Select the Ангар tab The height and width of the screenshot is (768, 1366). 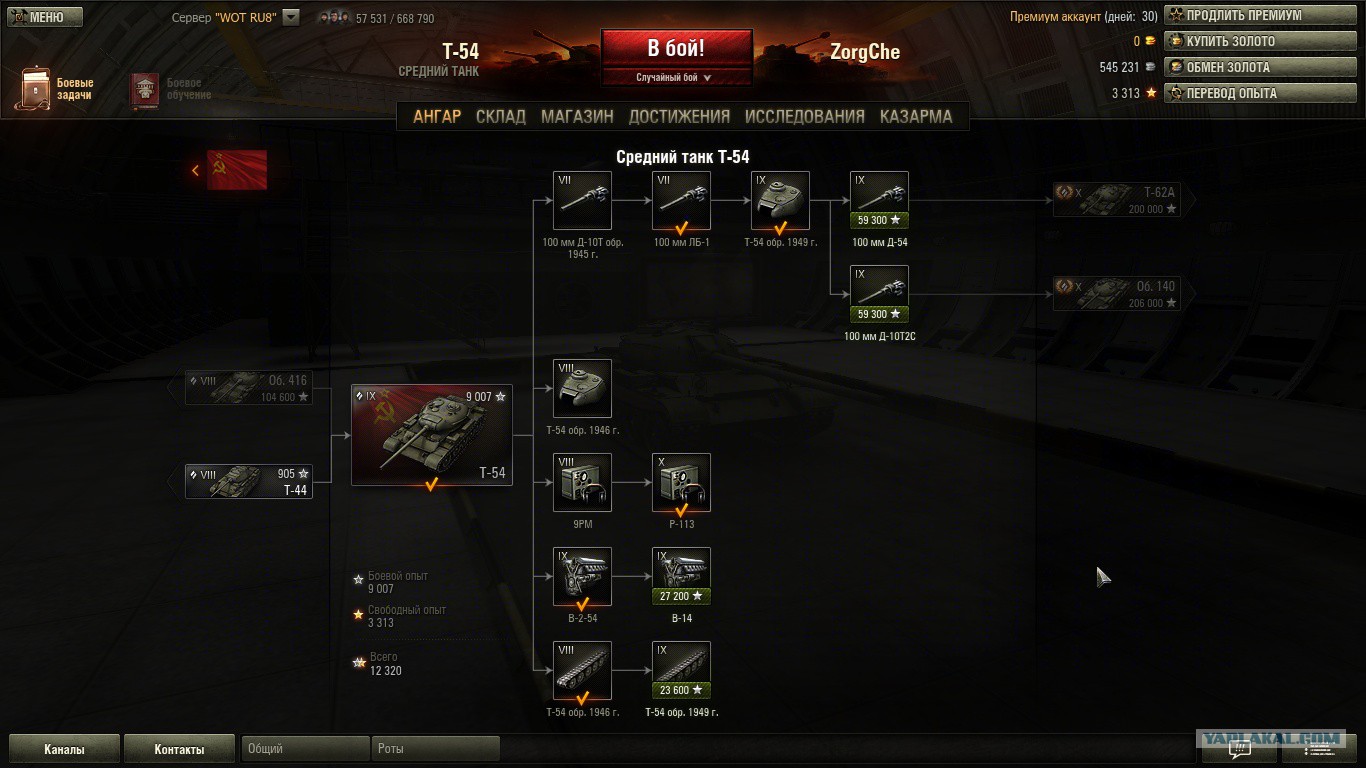(437, 116)
